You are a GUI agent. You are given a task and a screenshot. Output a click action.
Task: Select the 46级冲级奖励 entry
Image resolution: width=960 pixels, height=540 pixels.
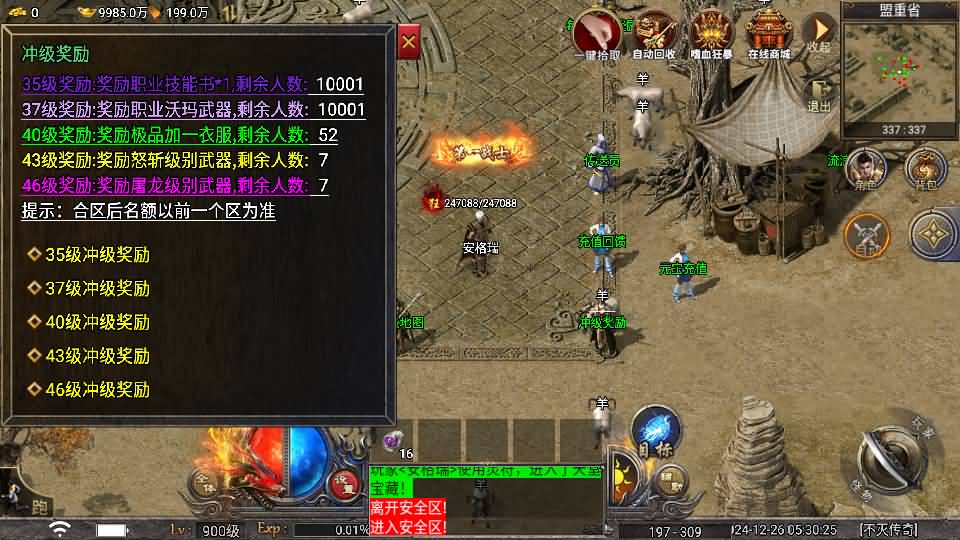[97, 389]
